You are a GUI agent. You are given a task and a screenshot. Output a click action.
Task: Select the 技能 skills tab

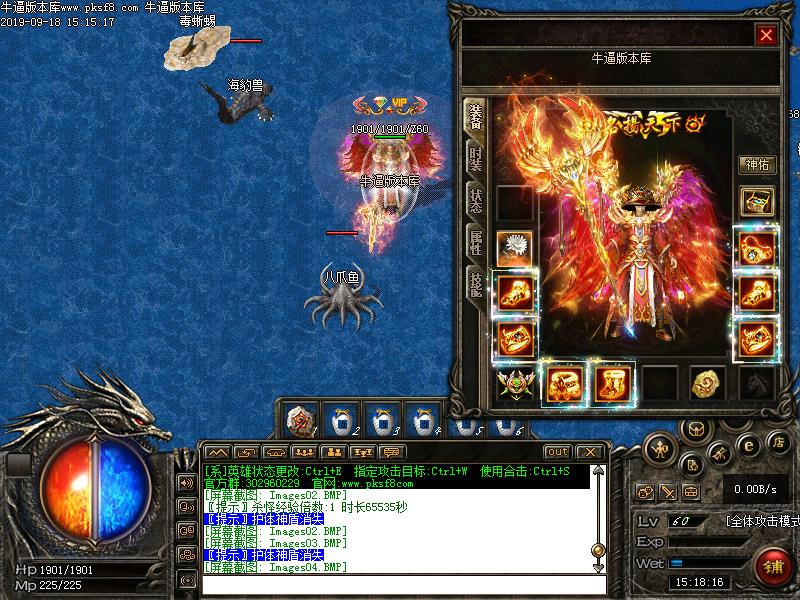pyautogui.click(x=476, y=283)
